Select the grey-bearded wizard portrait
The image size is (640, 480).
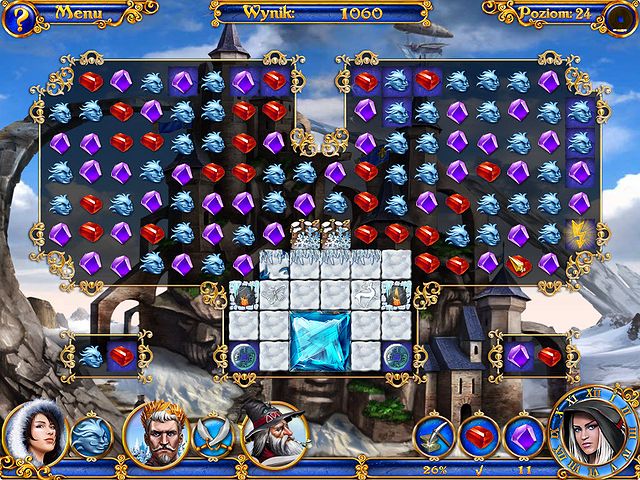tap(273, 435)
